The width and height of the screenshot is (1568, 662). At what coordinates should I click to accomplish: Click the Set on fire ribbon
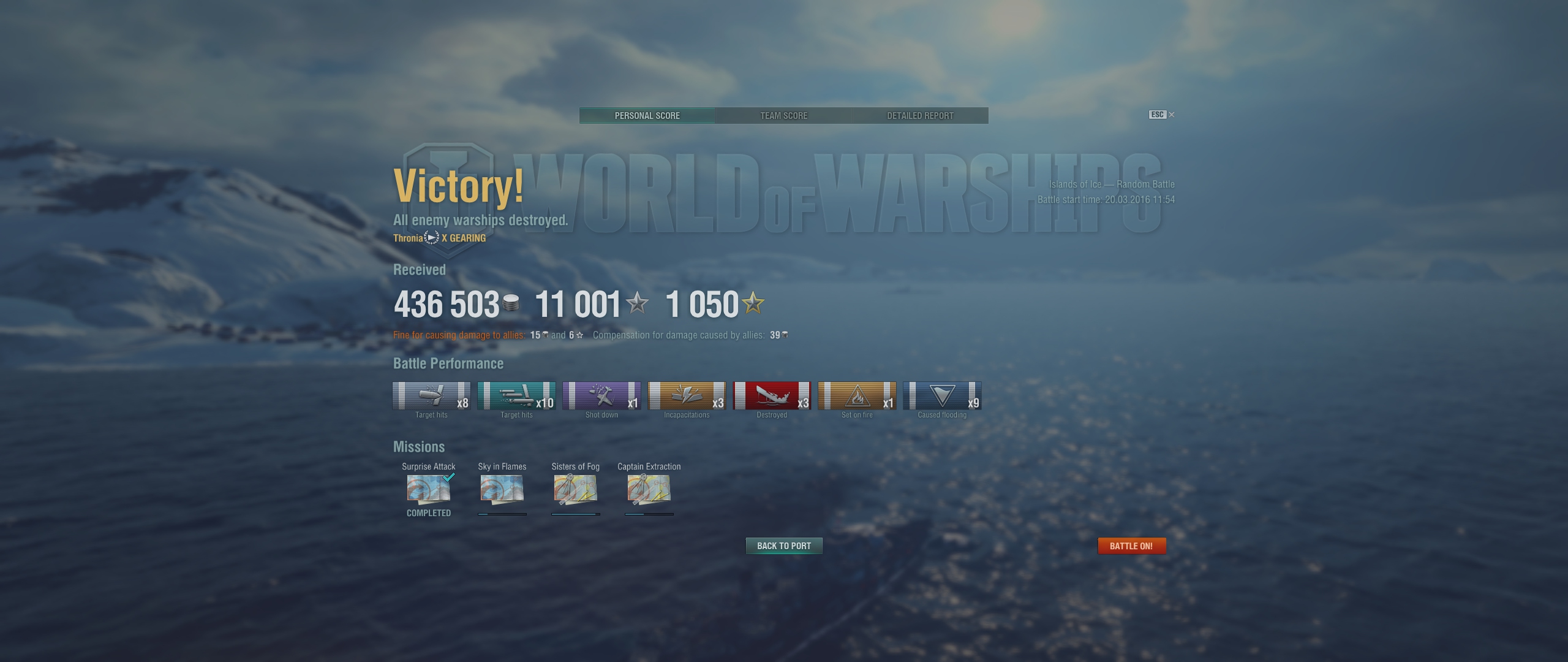pos(857,396)
